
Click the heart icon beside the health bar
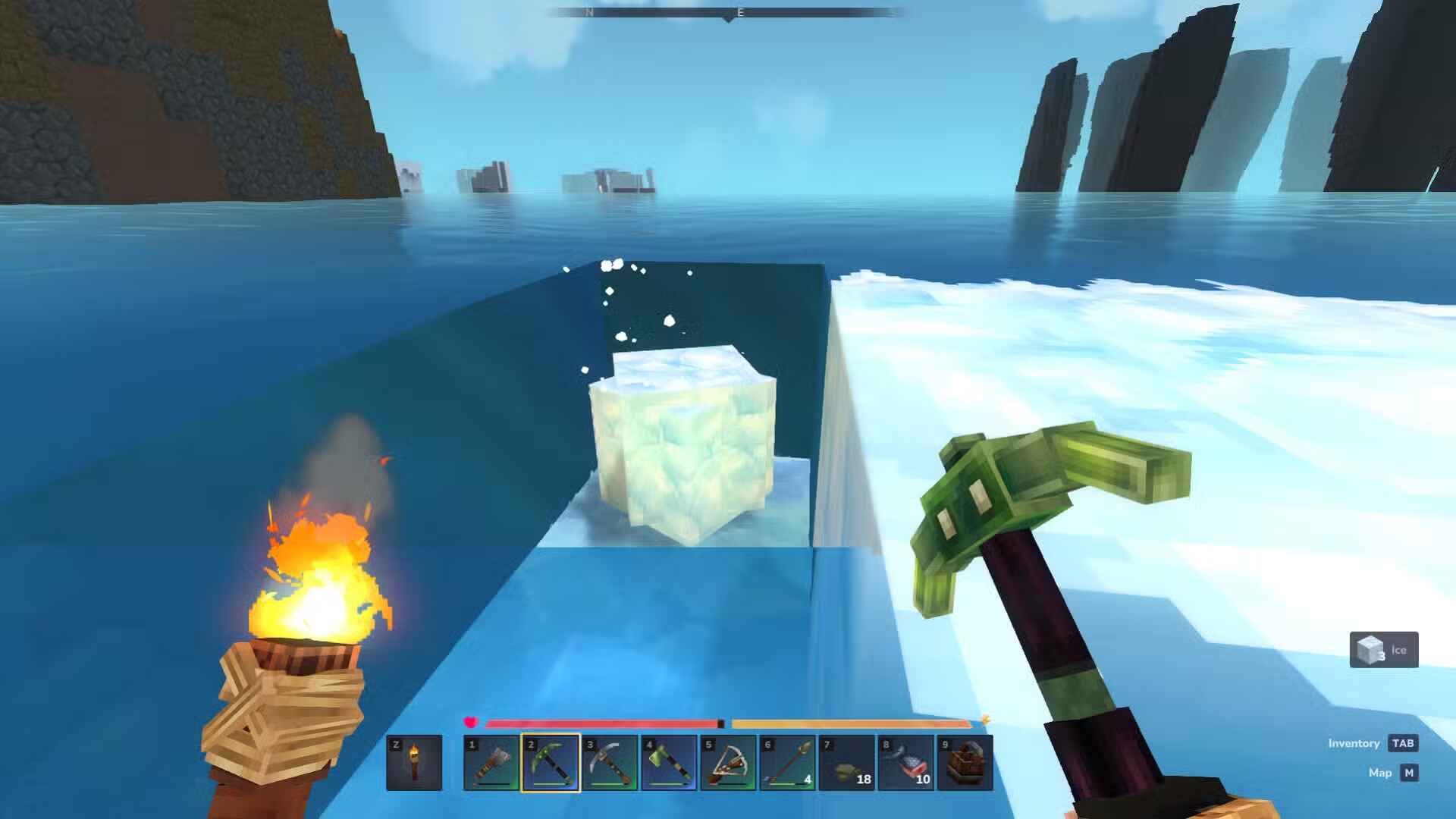pos(472,723)
